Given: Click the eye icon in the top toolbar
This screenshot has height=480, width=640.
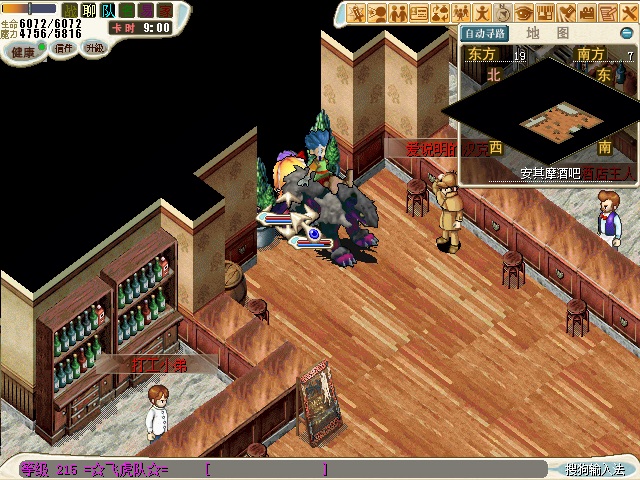Looking at the screenshot, I should click(525, 13).
